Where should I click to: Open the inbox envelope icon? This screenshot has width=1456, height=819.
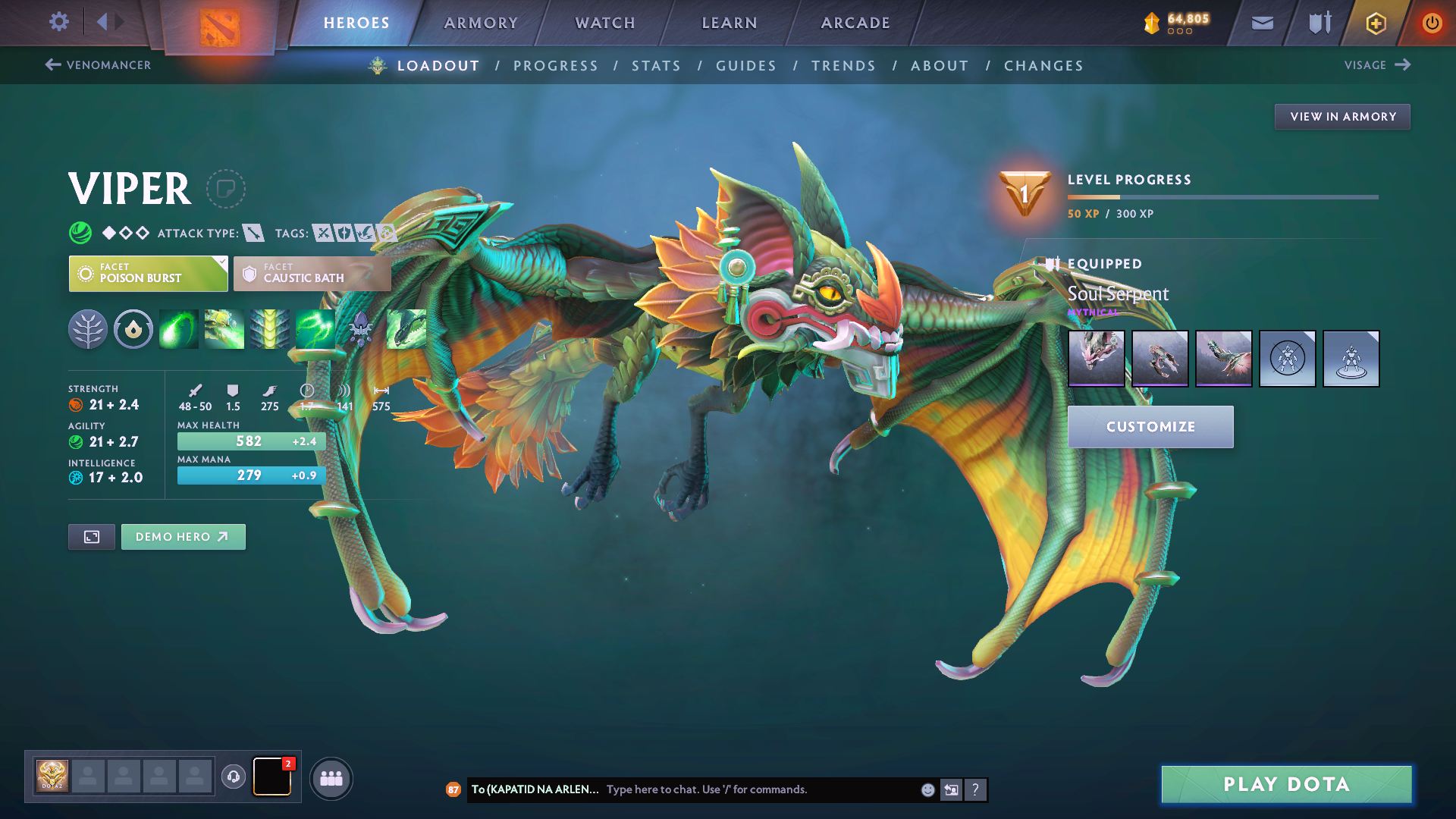(1261, 23)
